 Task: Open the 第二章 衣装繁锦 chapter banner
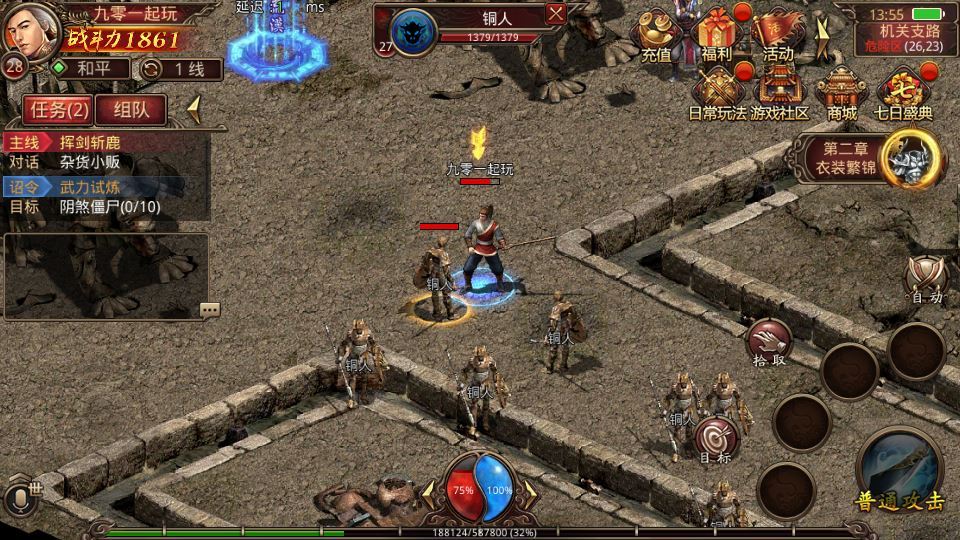click(x=871, y=159)
